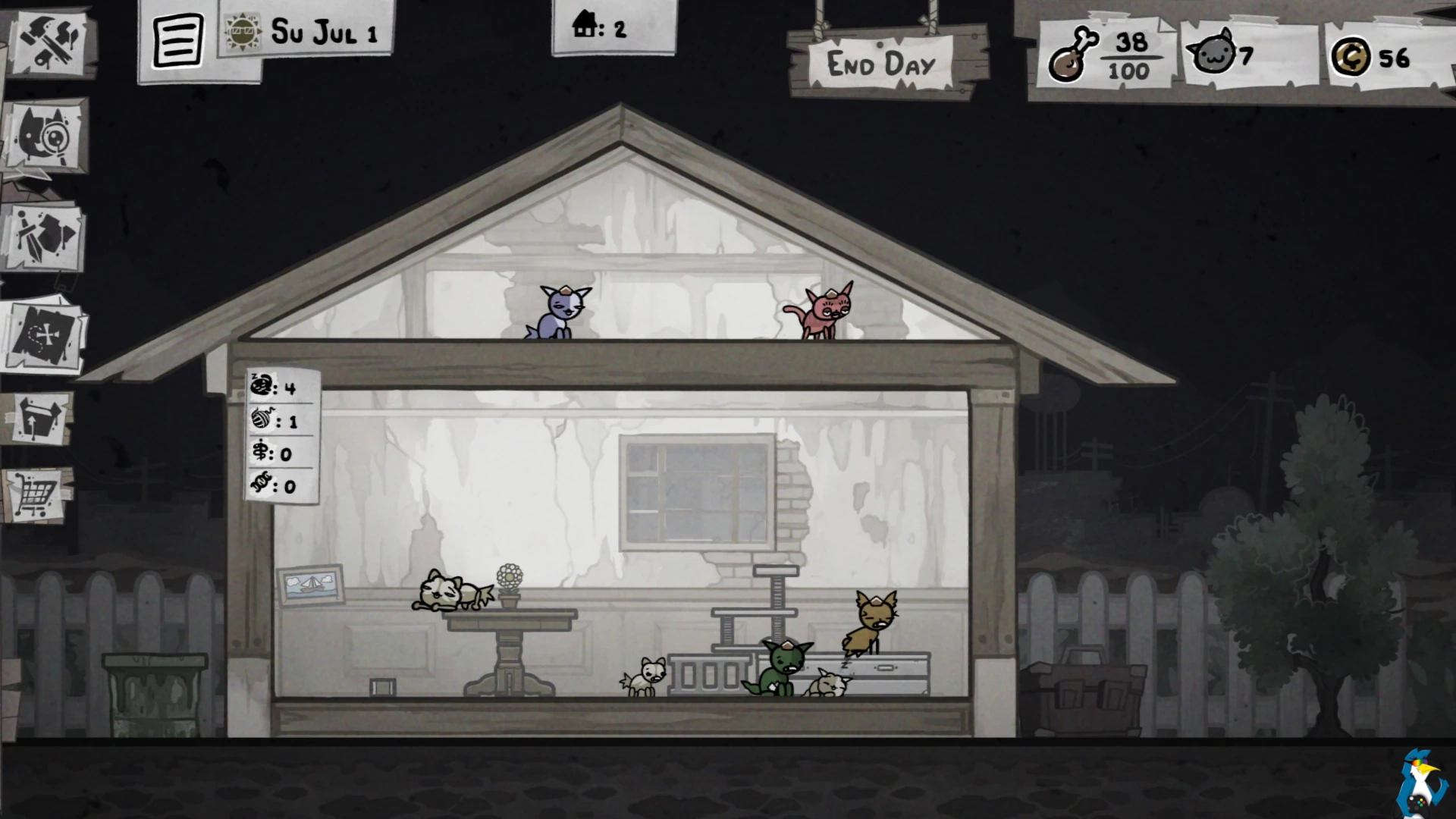
Task: Click the room stats note
Action: [x=283, y=437]
